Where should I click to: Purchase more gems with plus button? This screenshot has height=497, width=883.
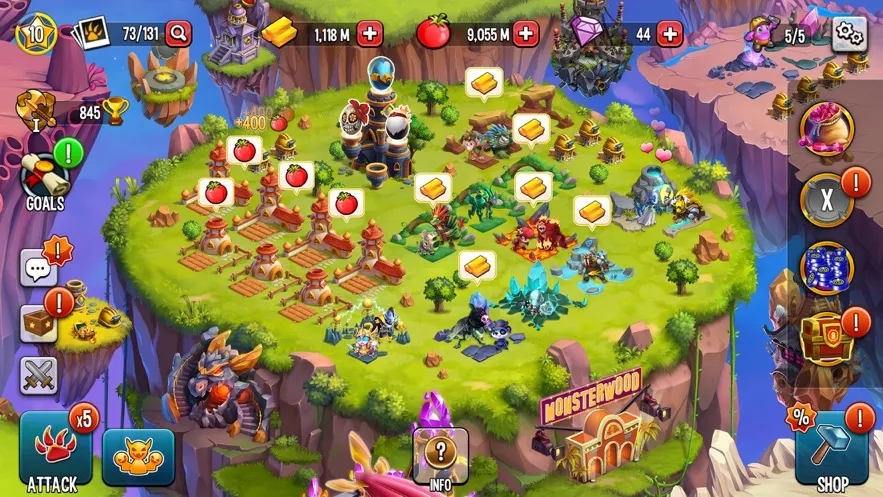[669, 34]
